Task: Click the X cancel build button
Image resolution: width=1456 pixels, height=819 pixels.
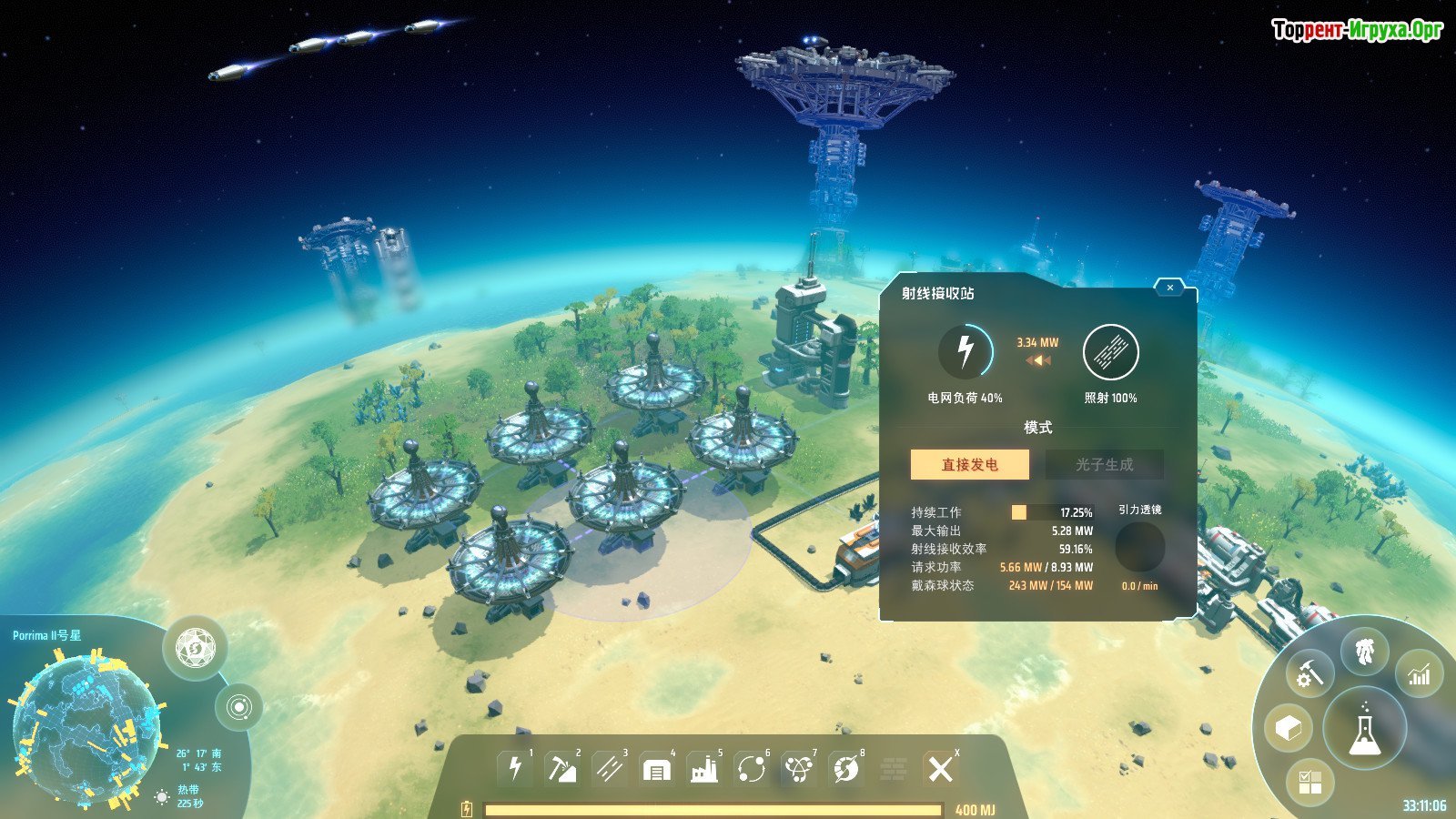Action: (x=940, y=769)
